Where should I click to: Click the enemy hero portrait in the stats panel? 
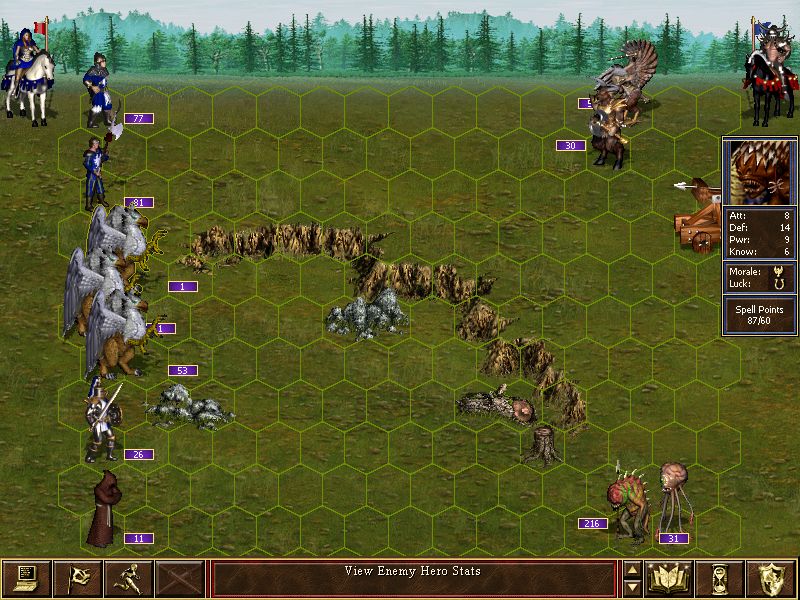click(x=759, y=173)
